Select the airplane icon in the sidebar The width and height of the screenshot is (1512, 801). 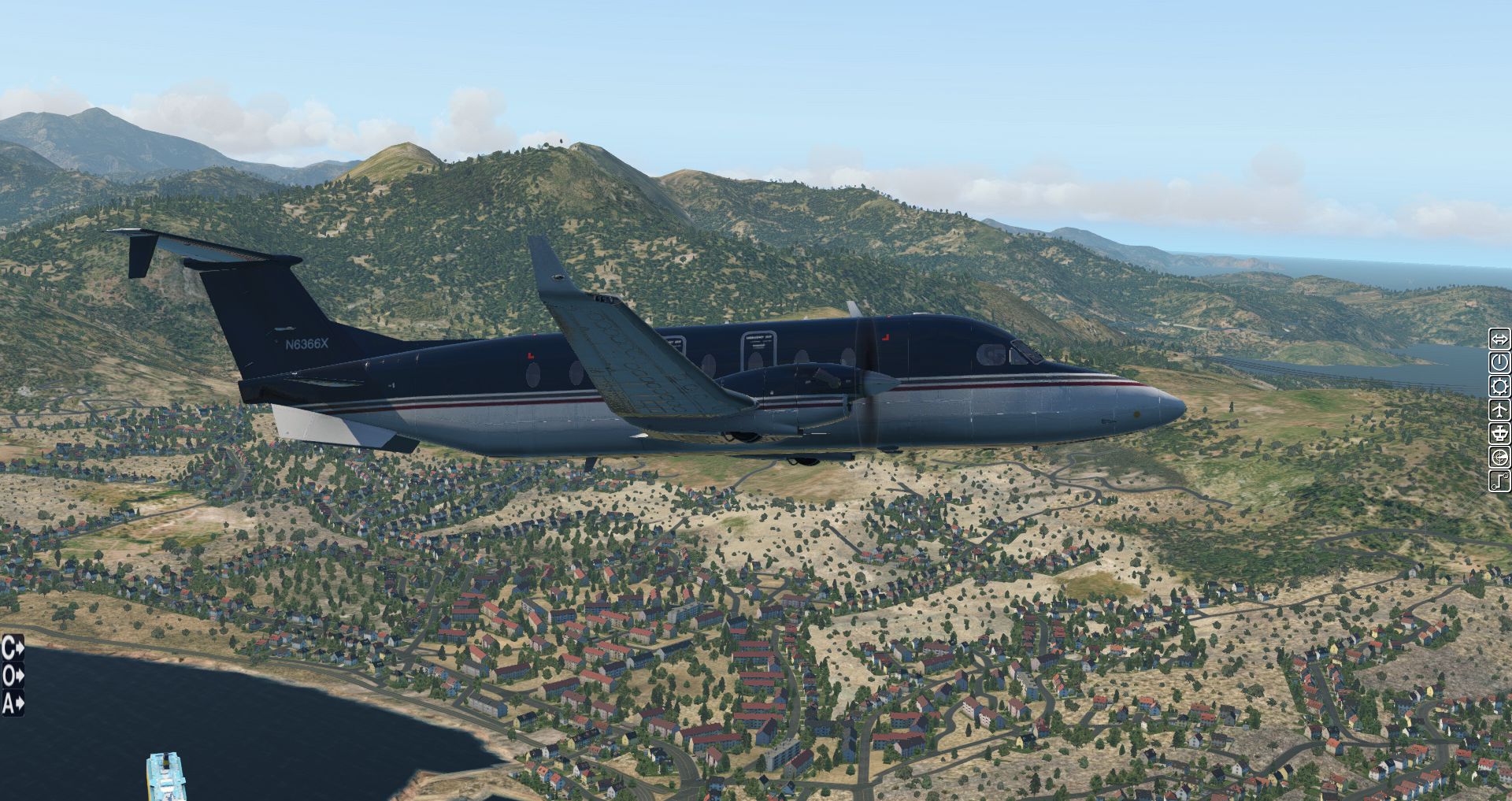1499,410
